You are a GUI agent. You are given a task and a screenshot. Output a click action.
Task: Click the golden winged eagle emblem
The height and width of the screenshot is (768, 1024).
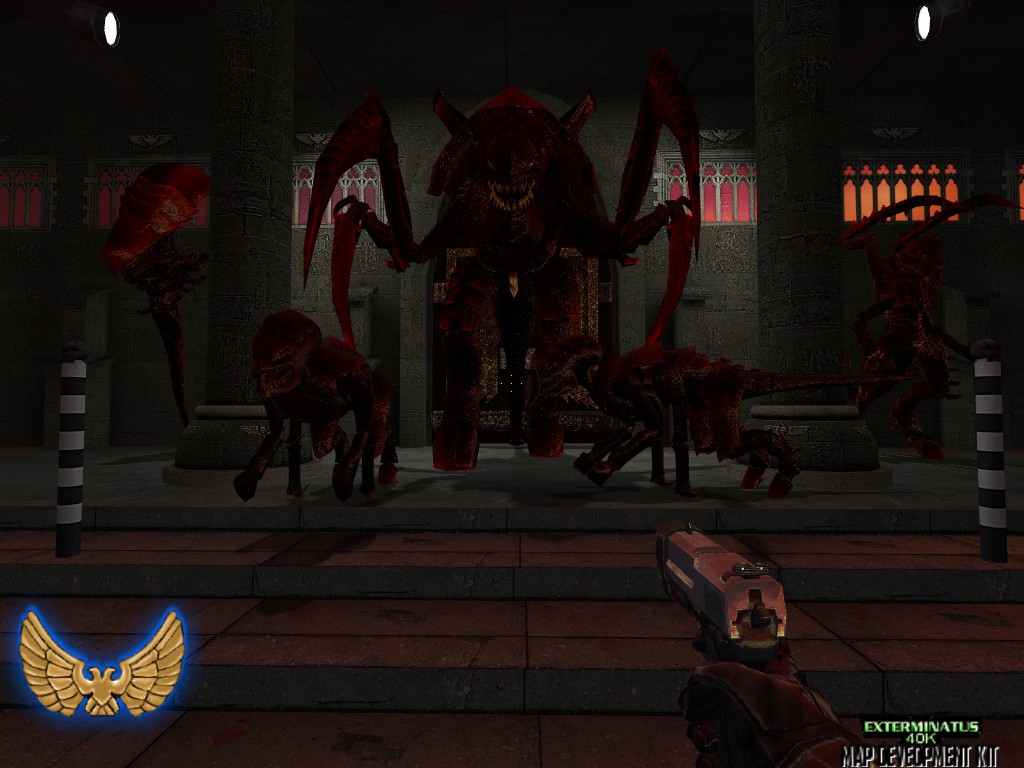tap(101, 661)
